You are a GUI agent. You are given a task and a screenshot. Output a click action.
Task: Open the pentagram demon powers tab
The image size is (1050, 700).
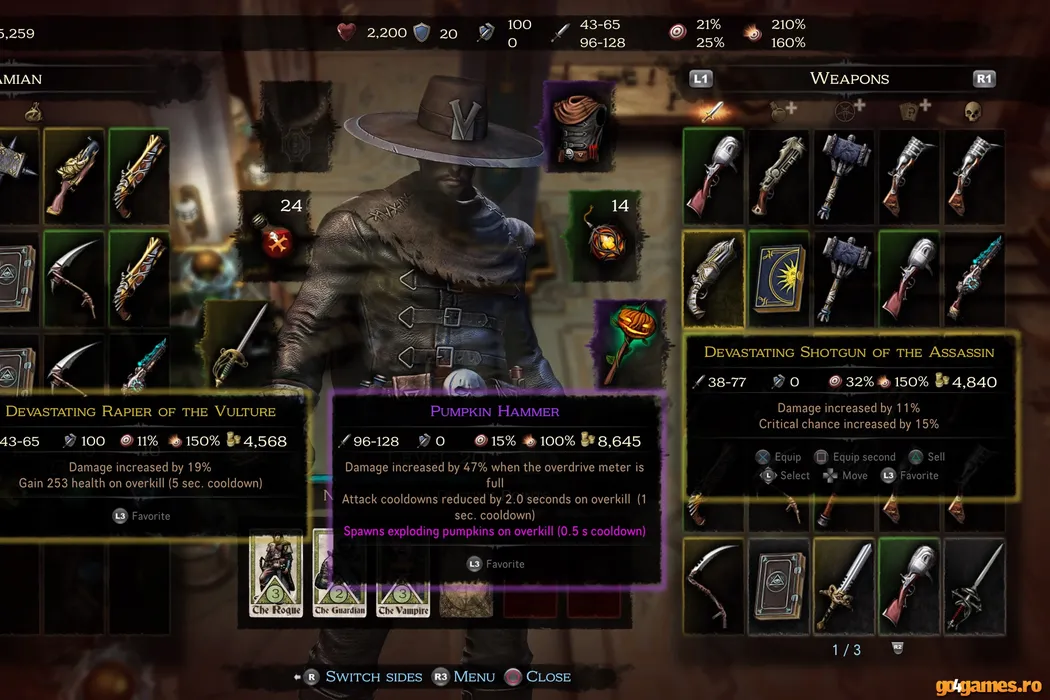(847, 110)
